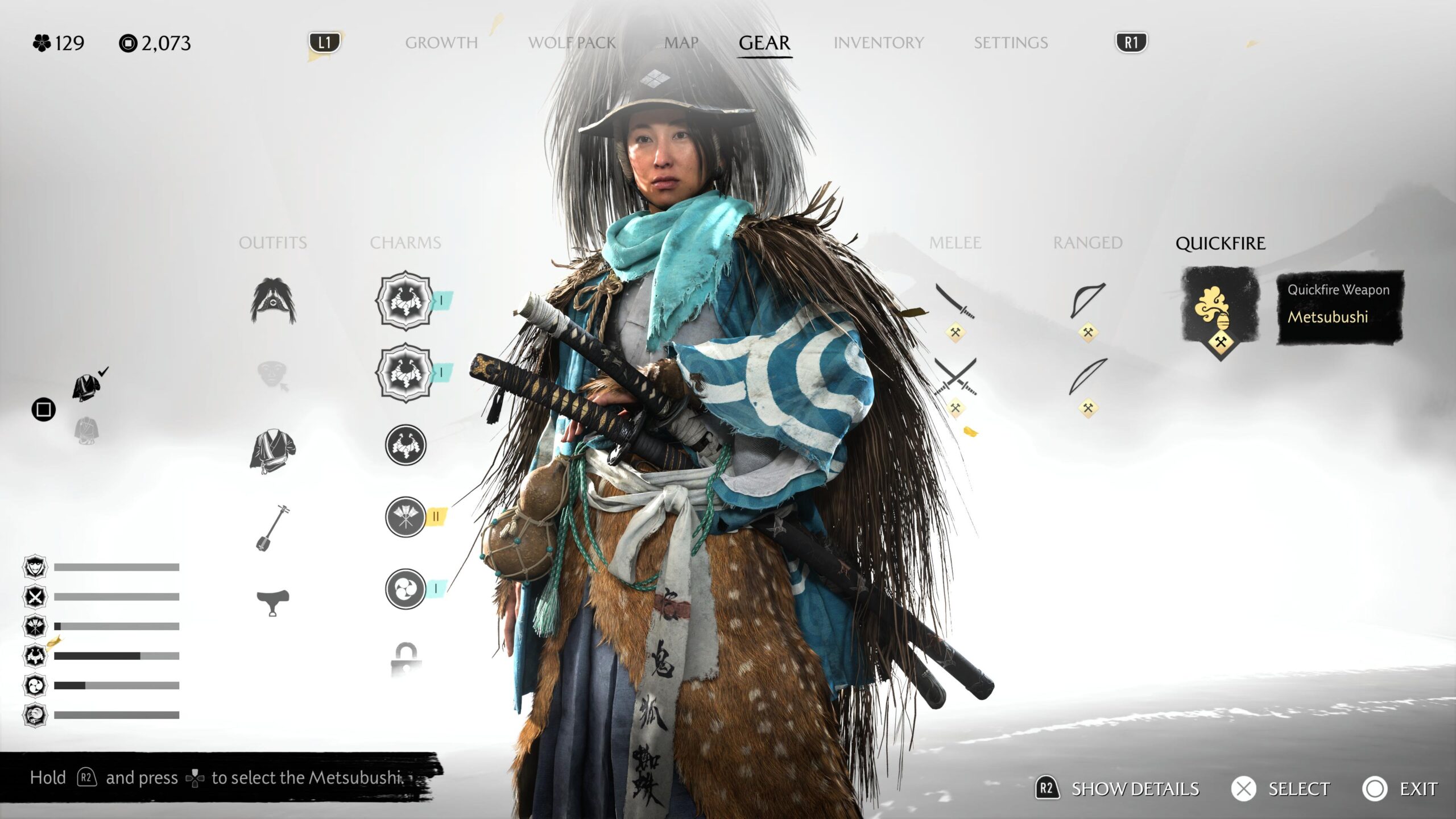
Task: Open the Wolf Pack tab
Action: [572, 43]
